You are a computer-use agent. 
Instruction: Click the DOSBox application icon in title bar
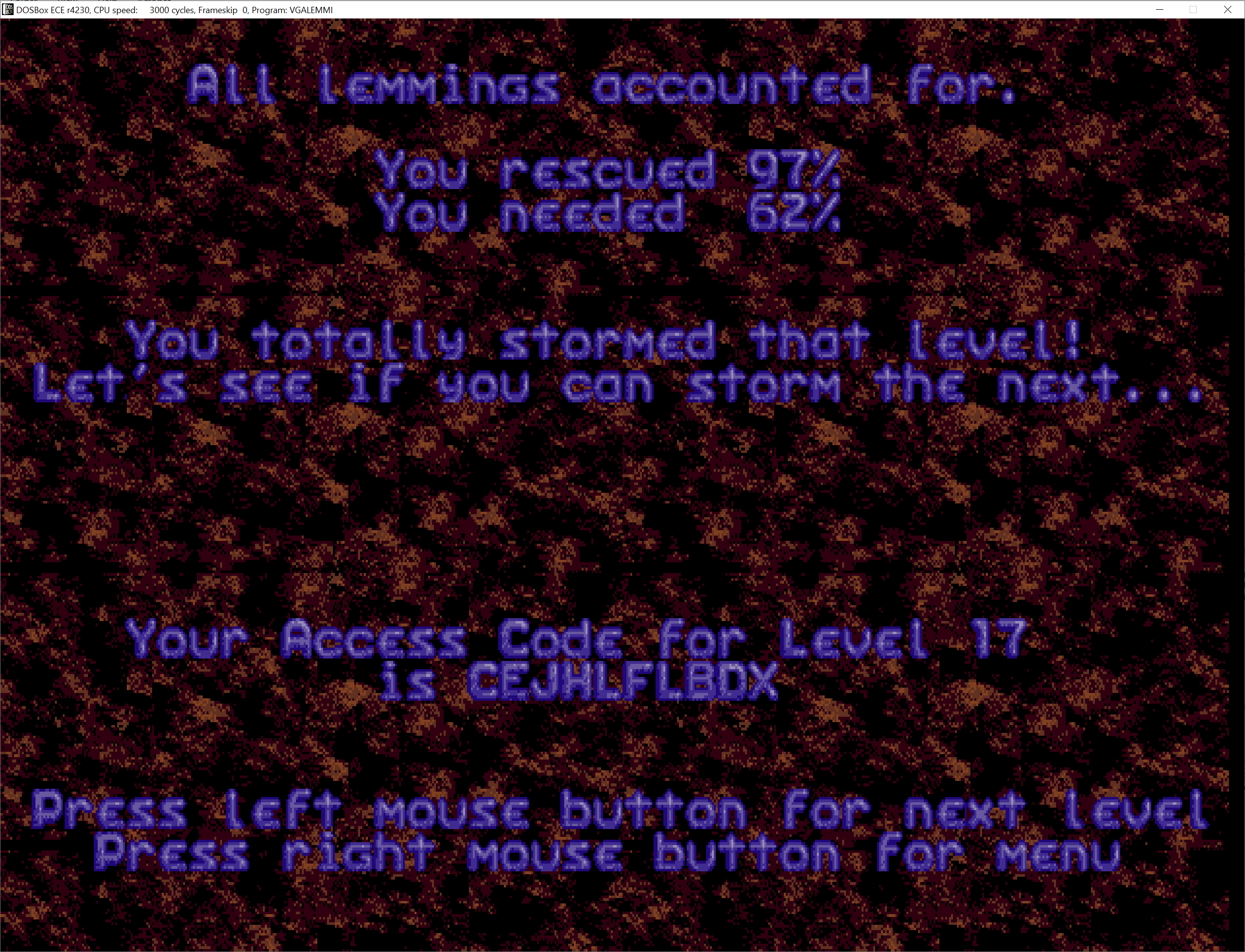[8, 9]
